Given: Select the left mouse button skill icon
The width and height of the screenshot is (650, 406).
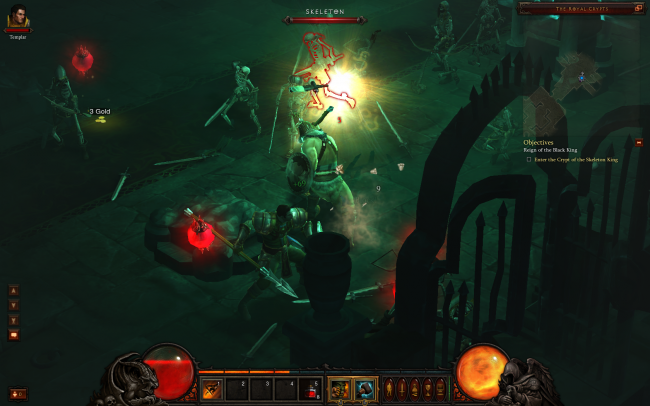Looking at the screenshot, I should click(341, 388).
